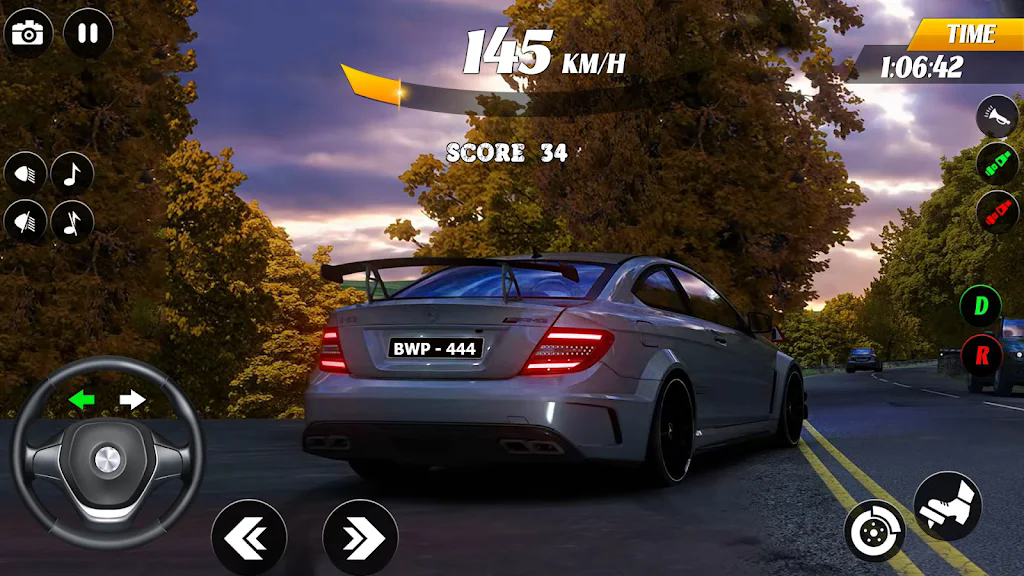Shift into Drive with the D button

[981, 305]
